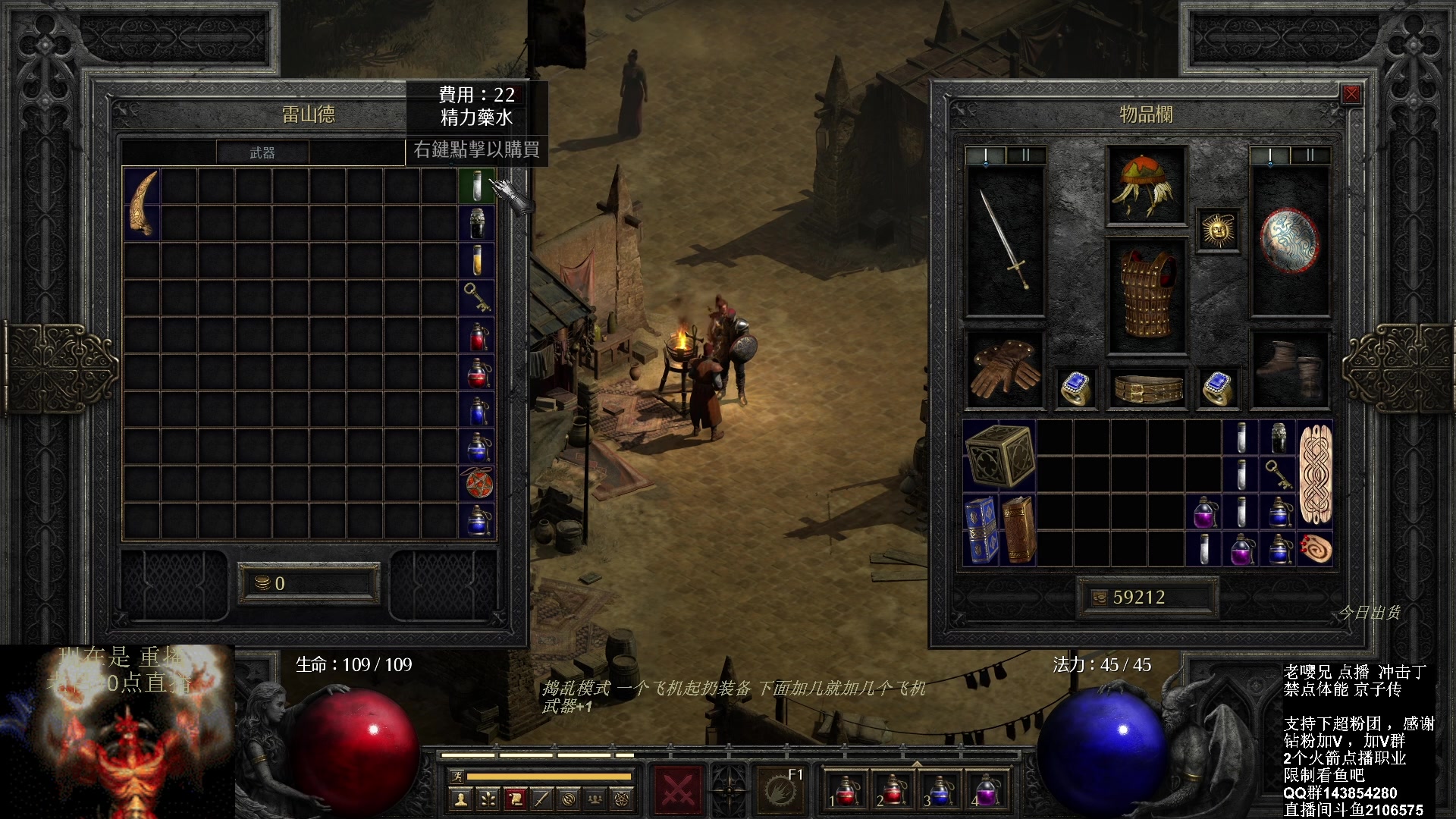Pick the tall carved wooden charm

click(x=1315, y=475)
